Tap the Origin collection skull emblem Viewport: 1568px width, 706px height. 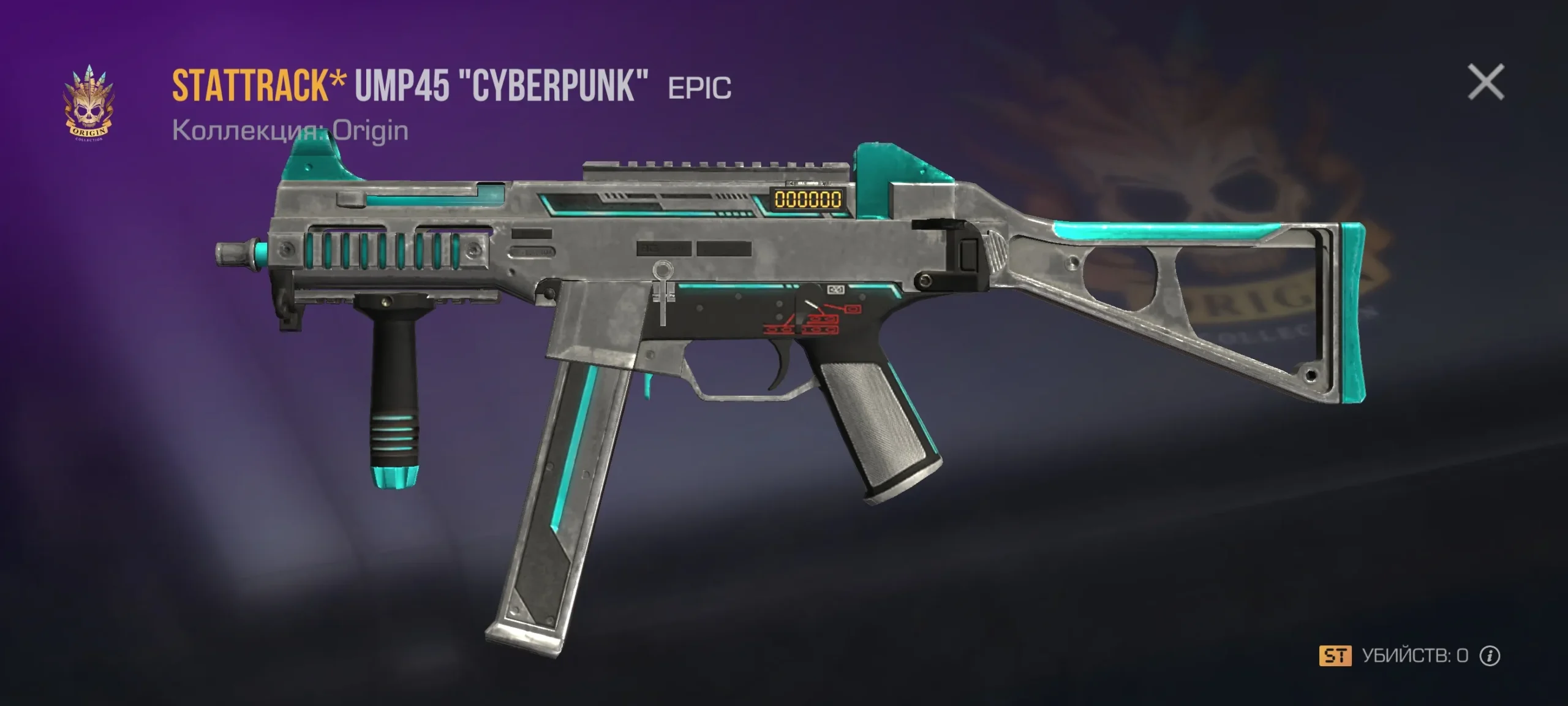point(89,104)
